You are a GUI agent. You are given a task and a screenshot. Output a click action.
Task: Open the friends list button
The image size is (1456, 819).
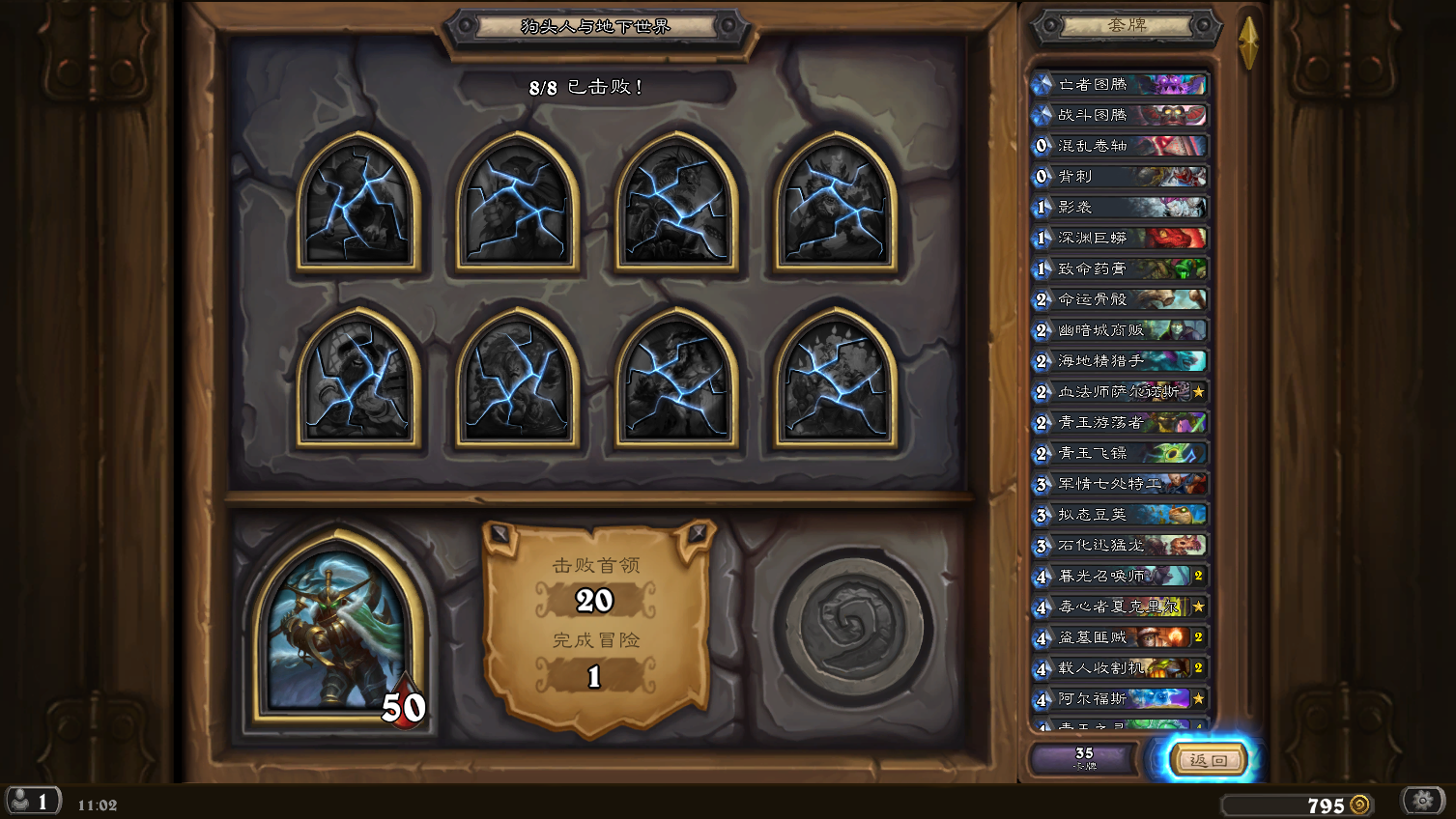tap(32, 802)
